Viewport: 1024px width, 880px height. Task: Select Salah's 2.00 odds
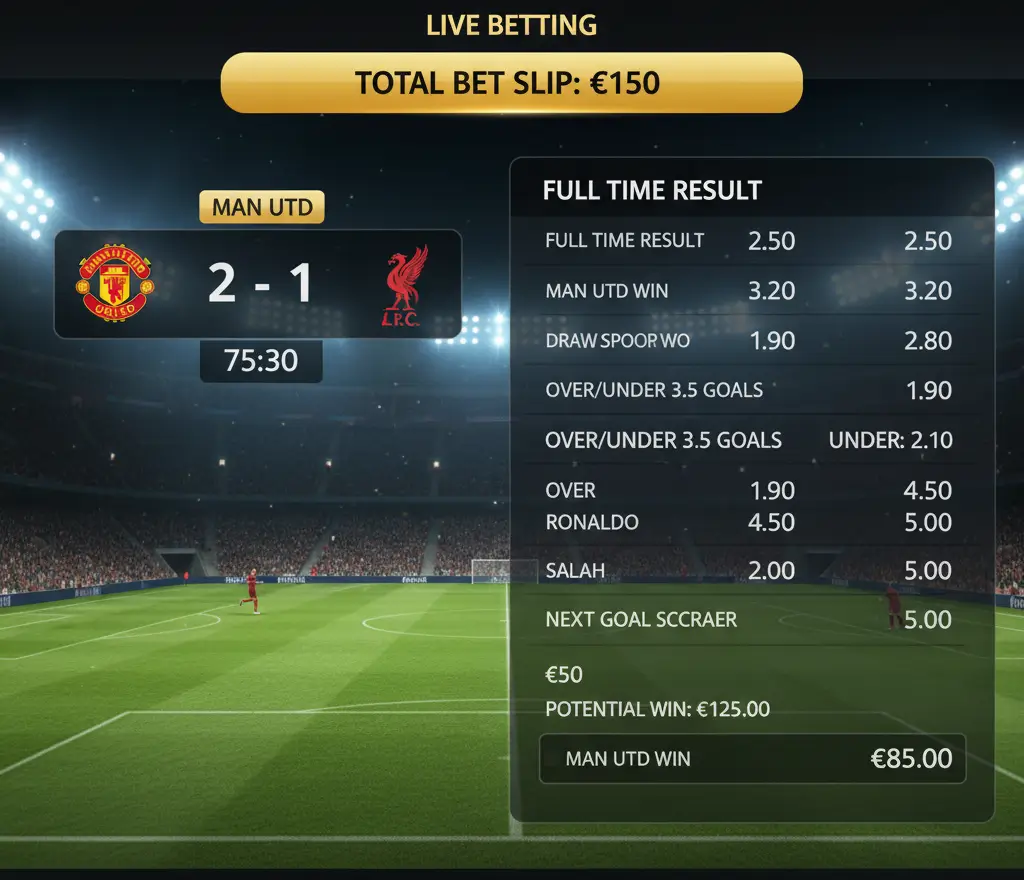pyautogui.click(x=771, y=571)
